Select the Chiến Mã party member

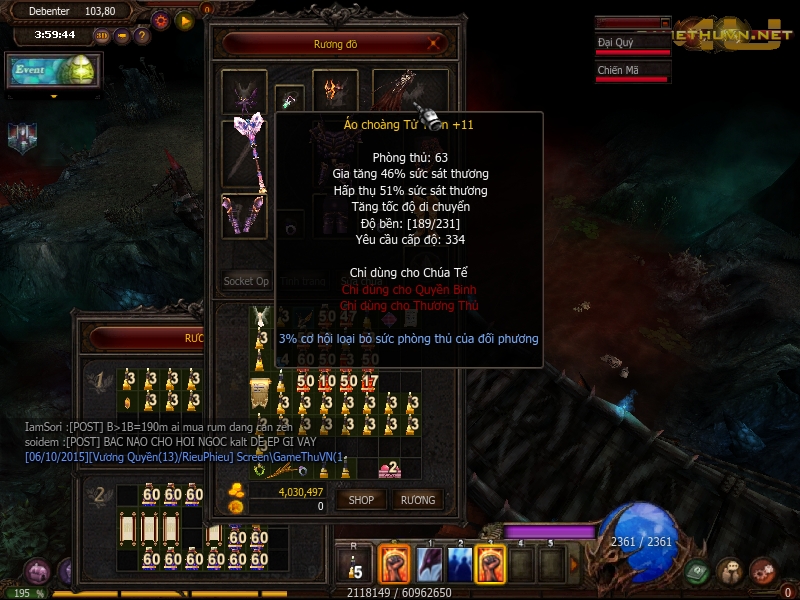point(632,72)
